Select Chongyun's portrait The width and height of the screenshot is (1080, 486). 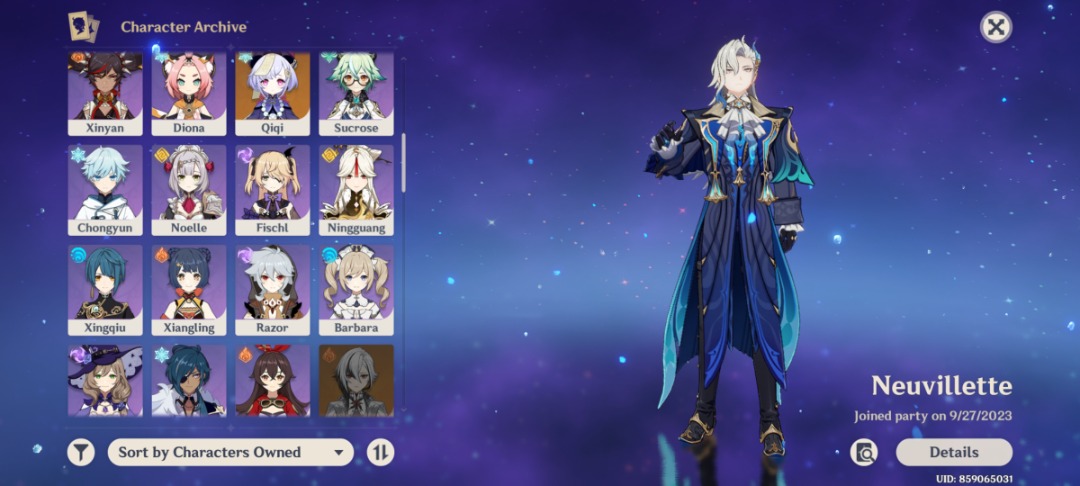click(105, 190)
